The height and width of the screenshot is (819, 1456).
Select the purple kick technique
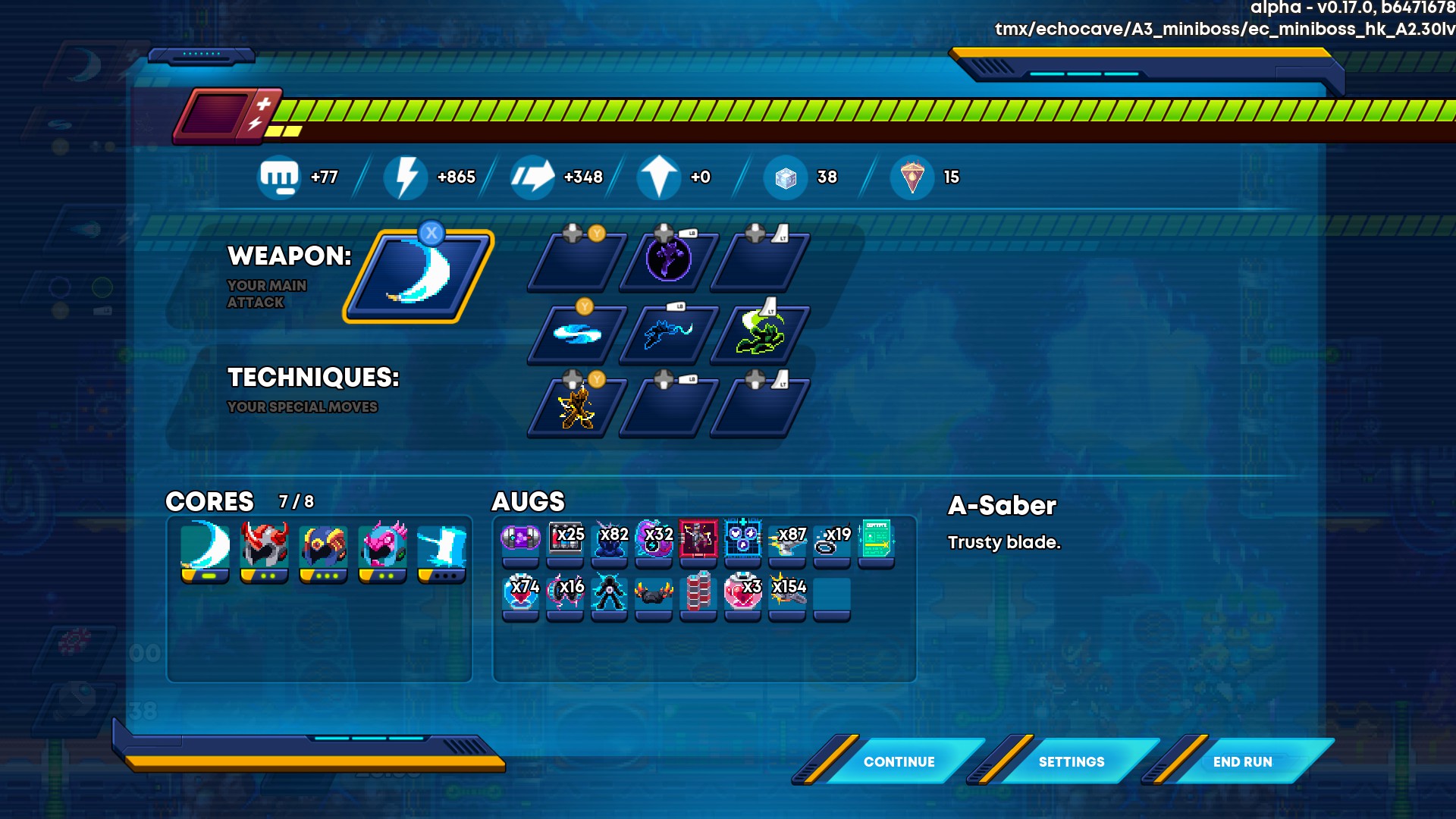point(668,261)
